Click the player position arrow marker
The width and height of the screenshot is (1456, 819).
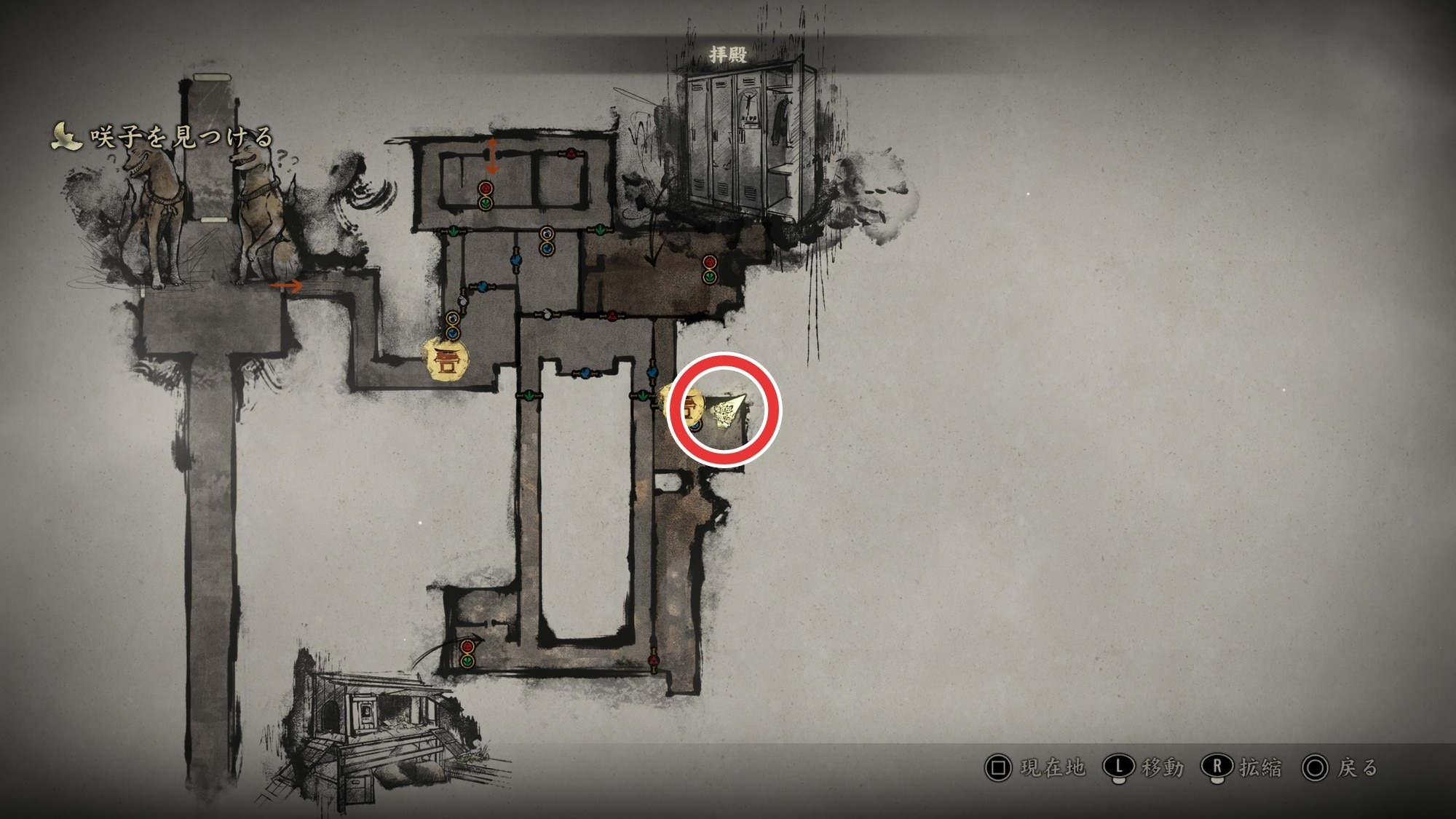[x=728, y=412]
